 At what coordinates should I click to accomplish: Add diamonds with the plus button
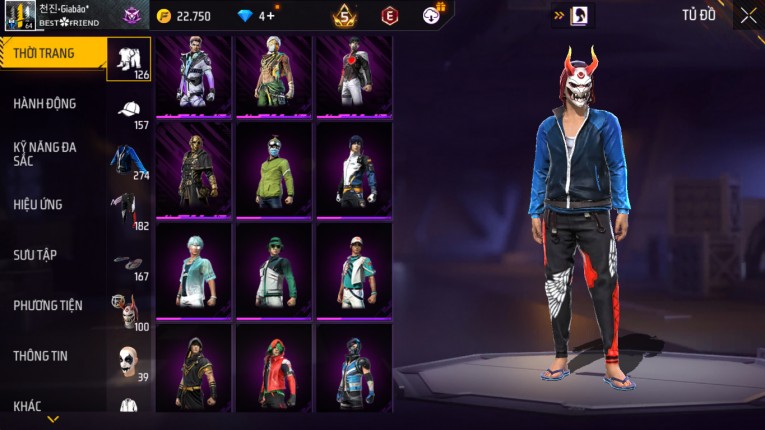click(270, 15)
